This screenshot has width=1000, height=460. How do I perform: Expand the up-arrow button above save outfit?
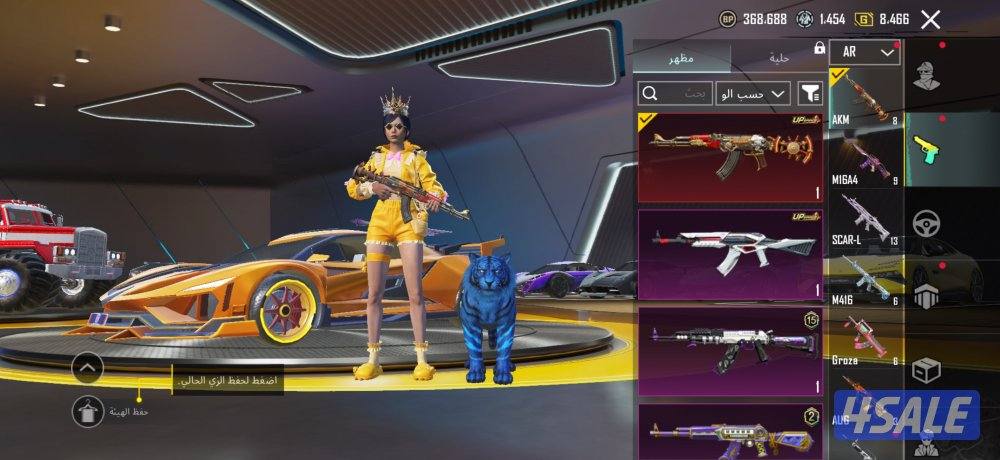coord(88,368)
